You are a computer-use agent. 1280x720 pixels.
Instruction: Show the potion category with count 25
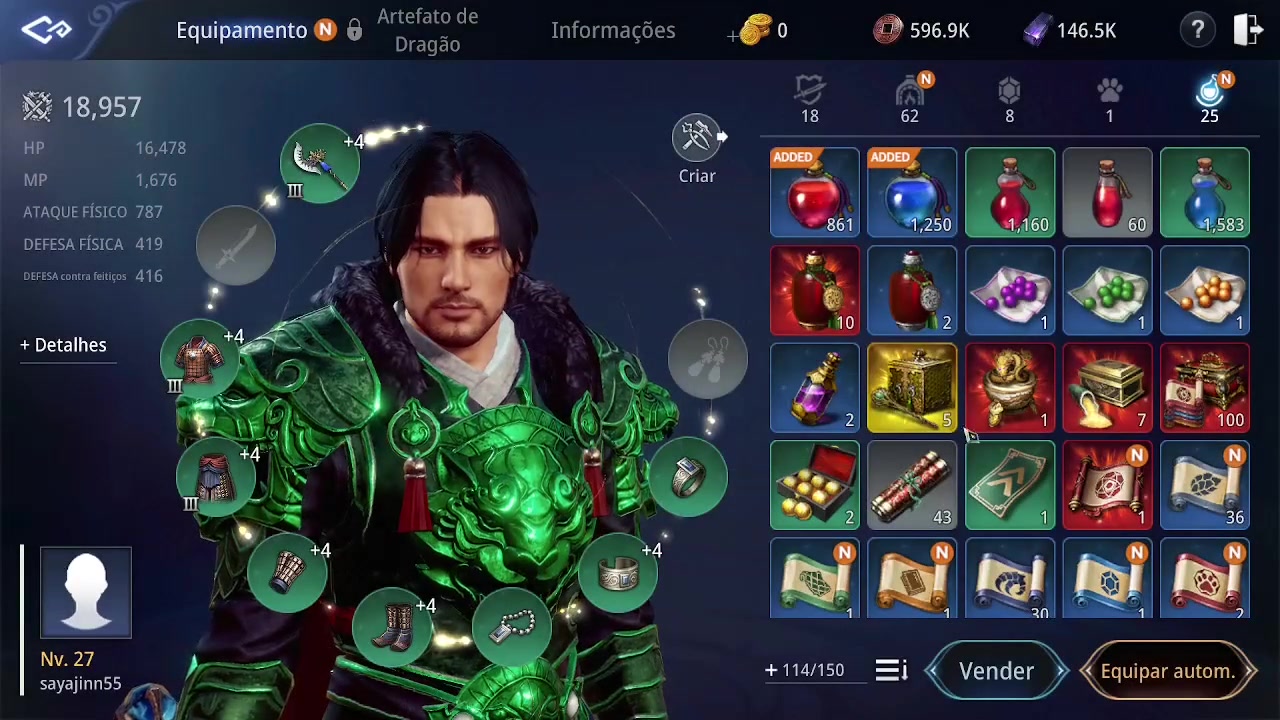1209,100
